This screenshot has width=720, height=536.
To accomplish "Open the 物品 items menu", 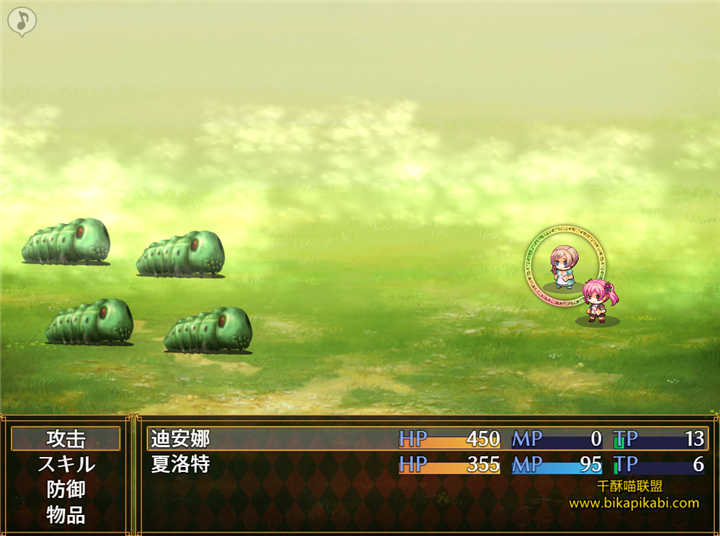I will (x=66, y=516).
